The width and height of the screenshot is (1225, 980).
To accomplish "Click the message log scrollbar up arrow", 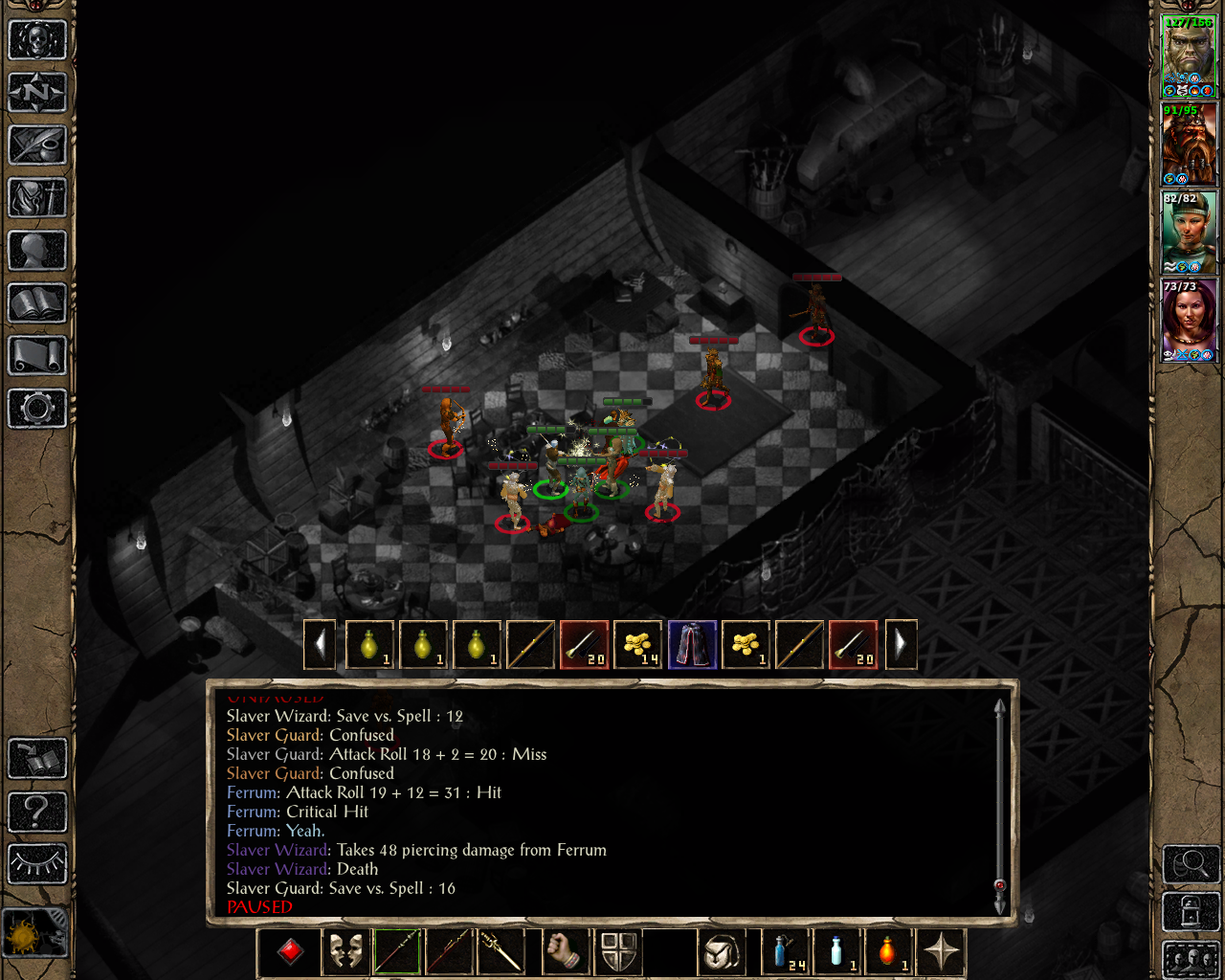I will tap(998, 707).
